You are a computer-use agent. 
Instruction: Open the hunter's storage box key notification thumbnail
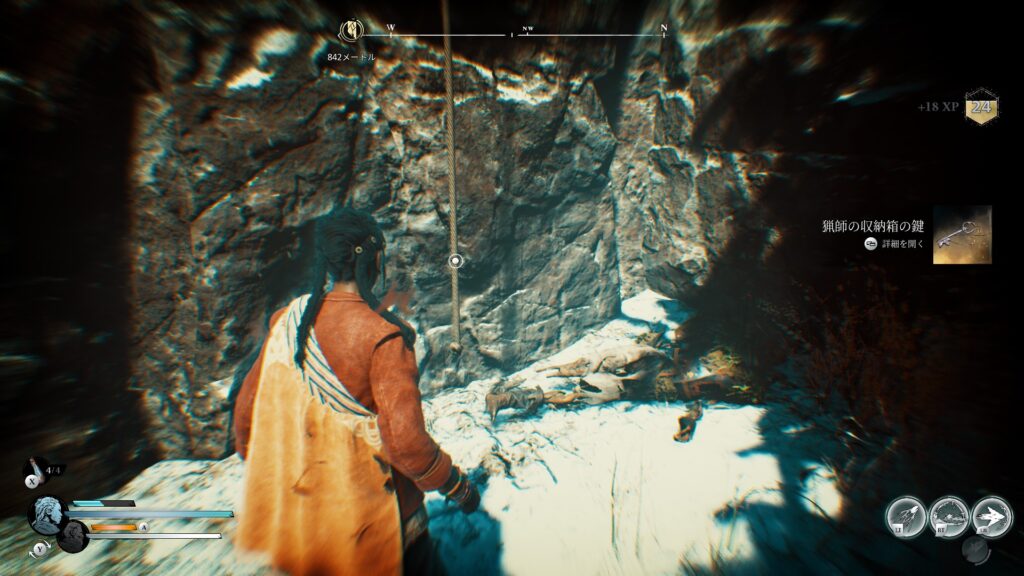click(962, 235)
